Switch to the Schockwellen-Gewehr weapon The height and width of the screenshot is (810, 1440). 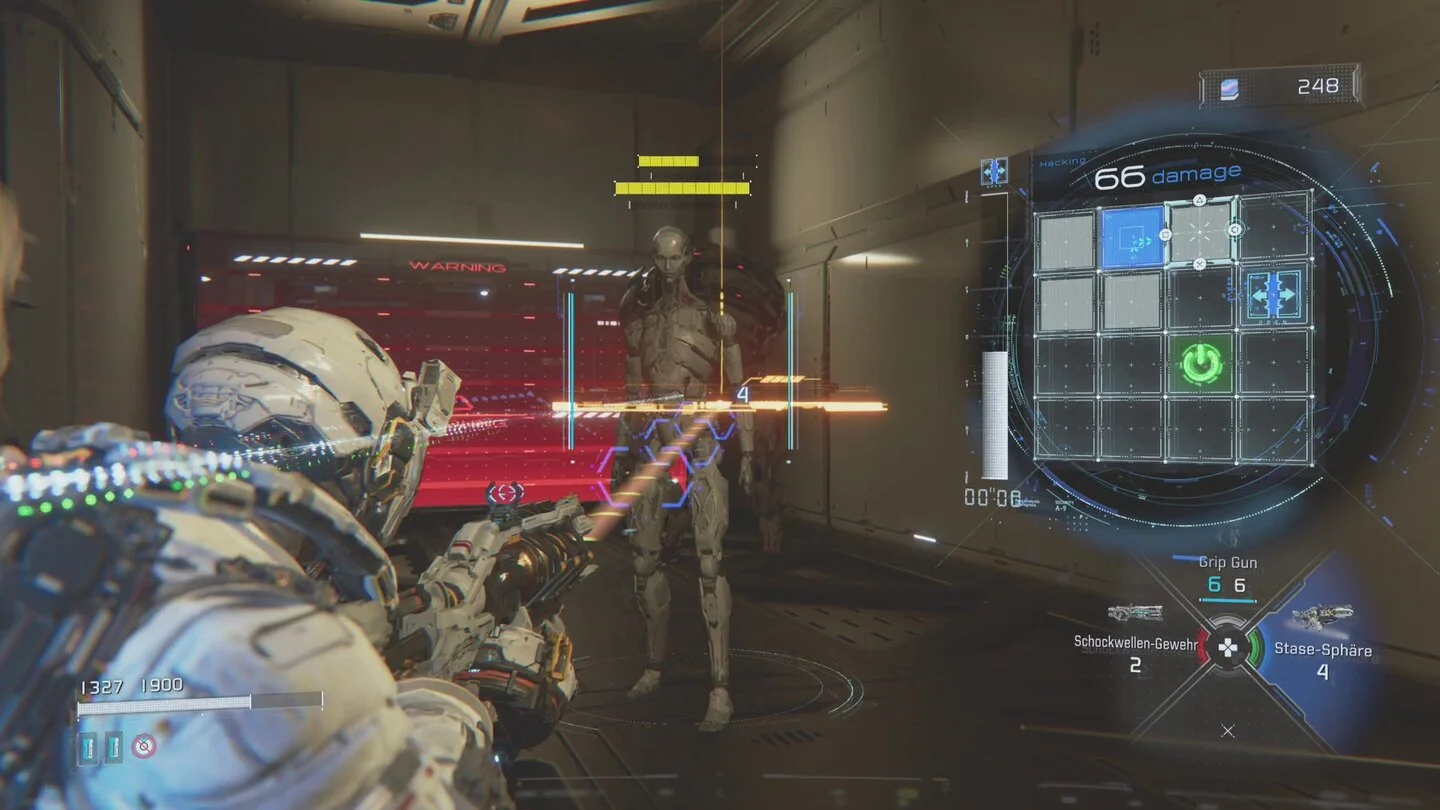[1135, 642]
